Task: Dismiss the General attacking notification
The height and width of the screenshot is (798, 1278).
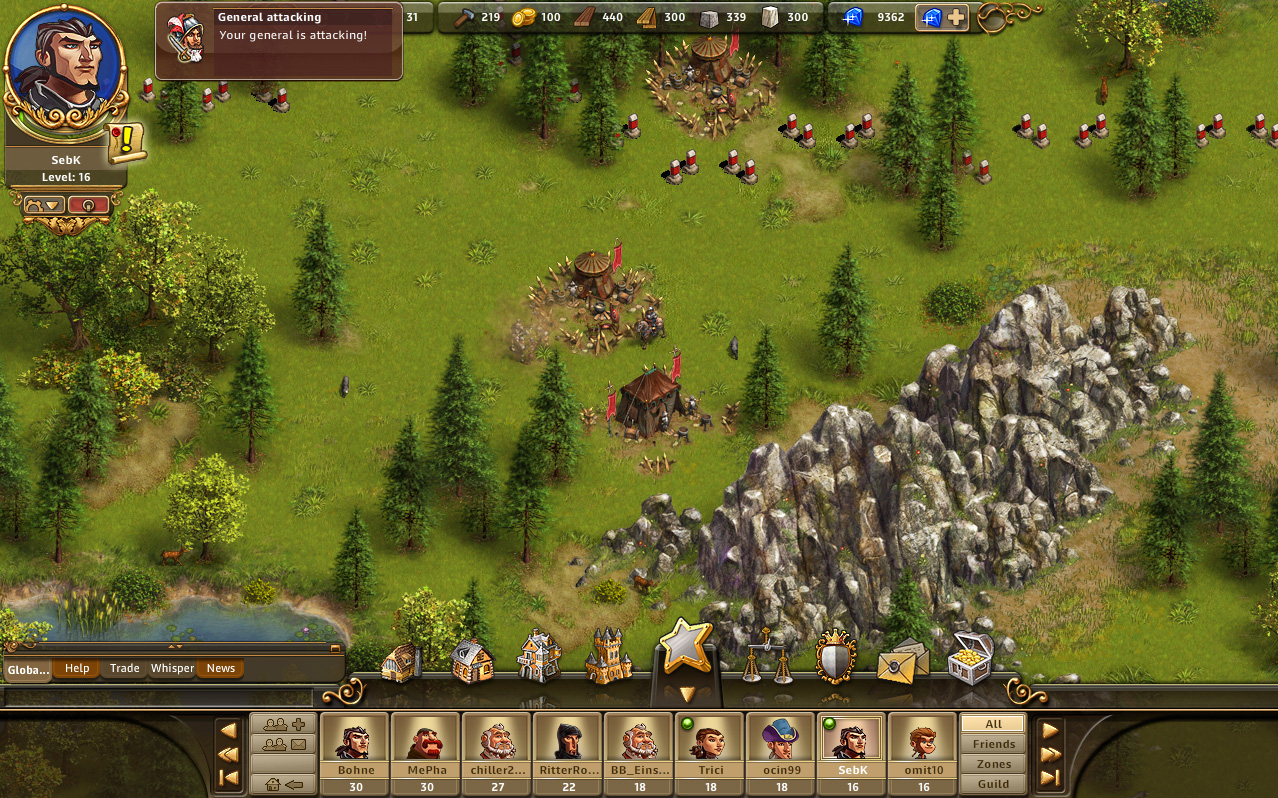Action: pyautogui.click(x=279, y=42)
